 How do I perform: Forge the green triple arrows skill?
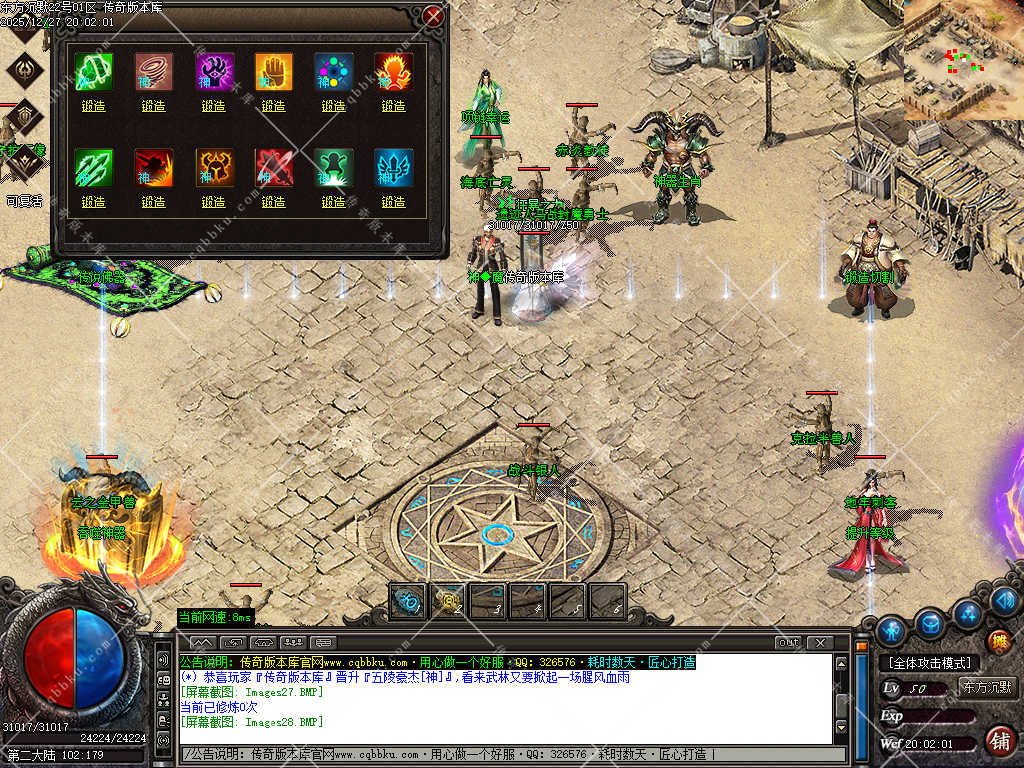coord(93,202)
